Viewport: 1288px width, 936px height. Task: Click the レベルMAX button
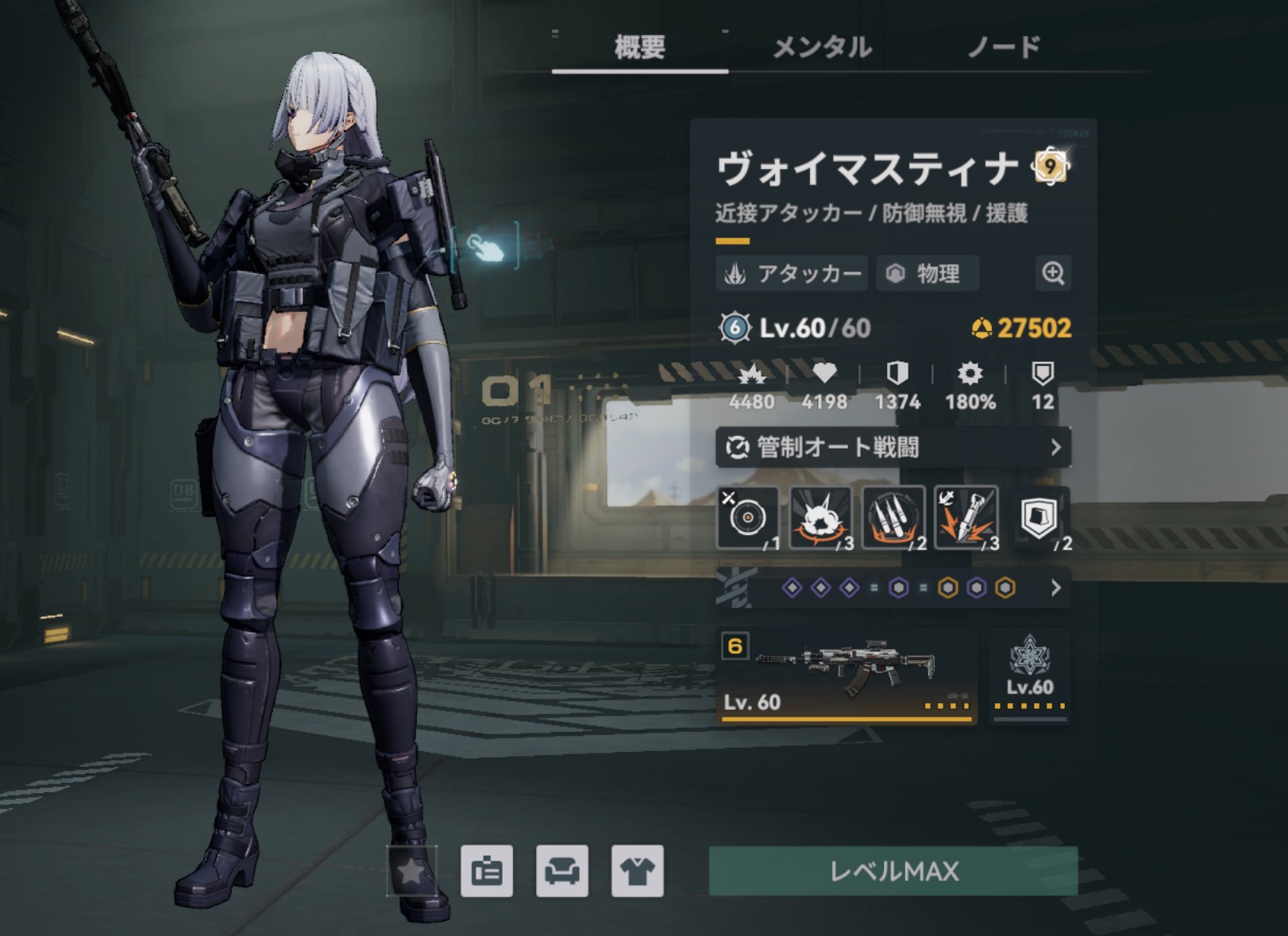click(893, 872)
